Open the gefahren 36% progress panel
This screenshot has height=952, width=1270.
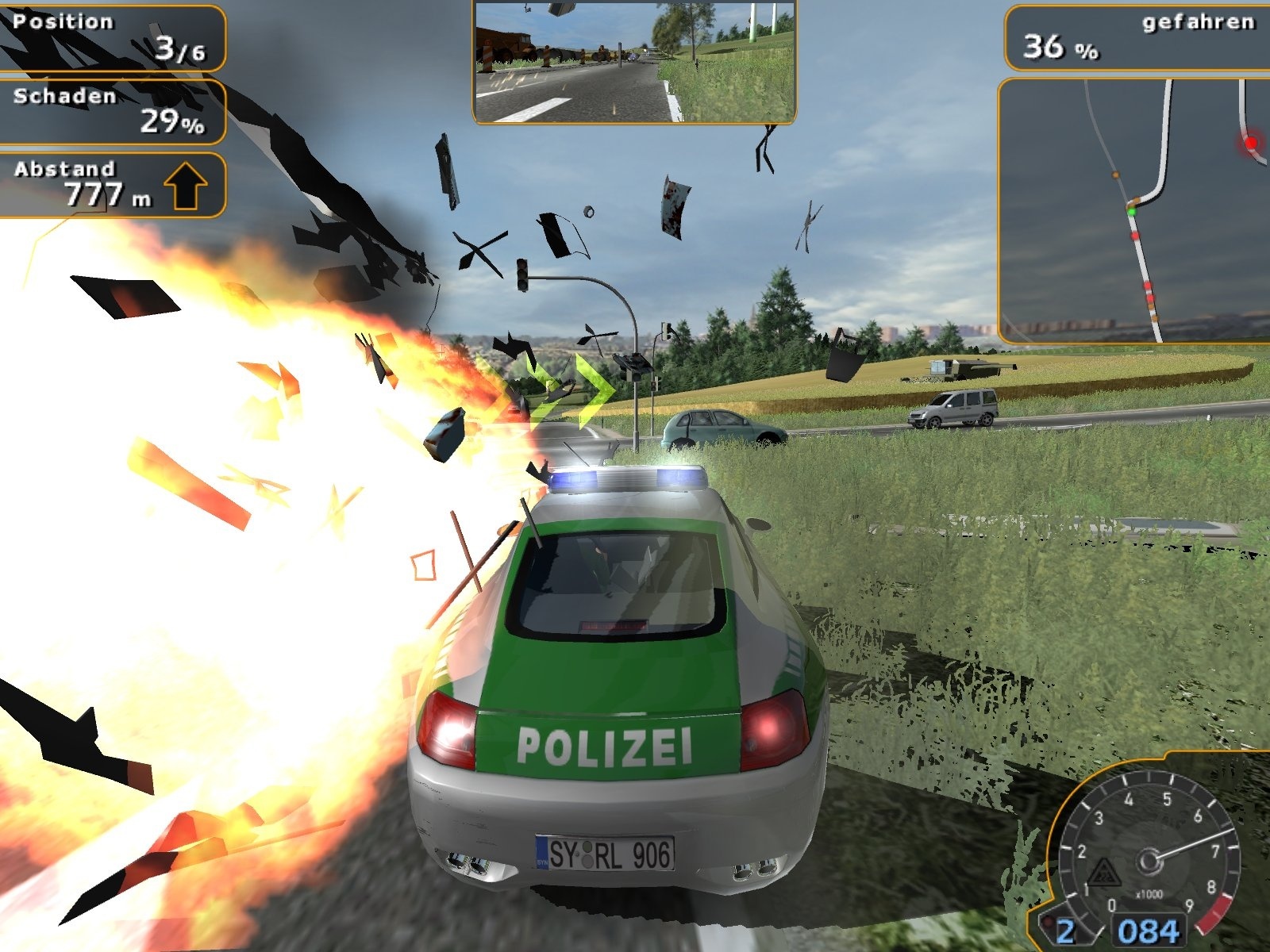pos(1135,36)
